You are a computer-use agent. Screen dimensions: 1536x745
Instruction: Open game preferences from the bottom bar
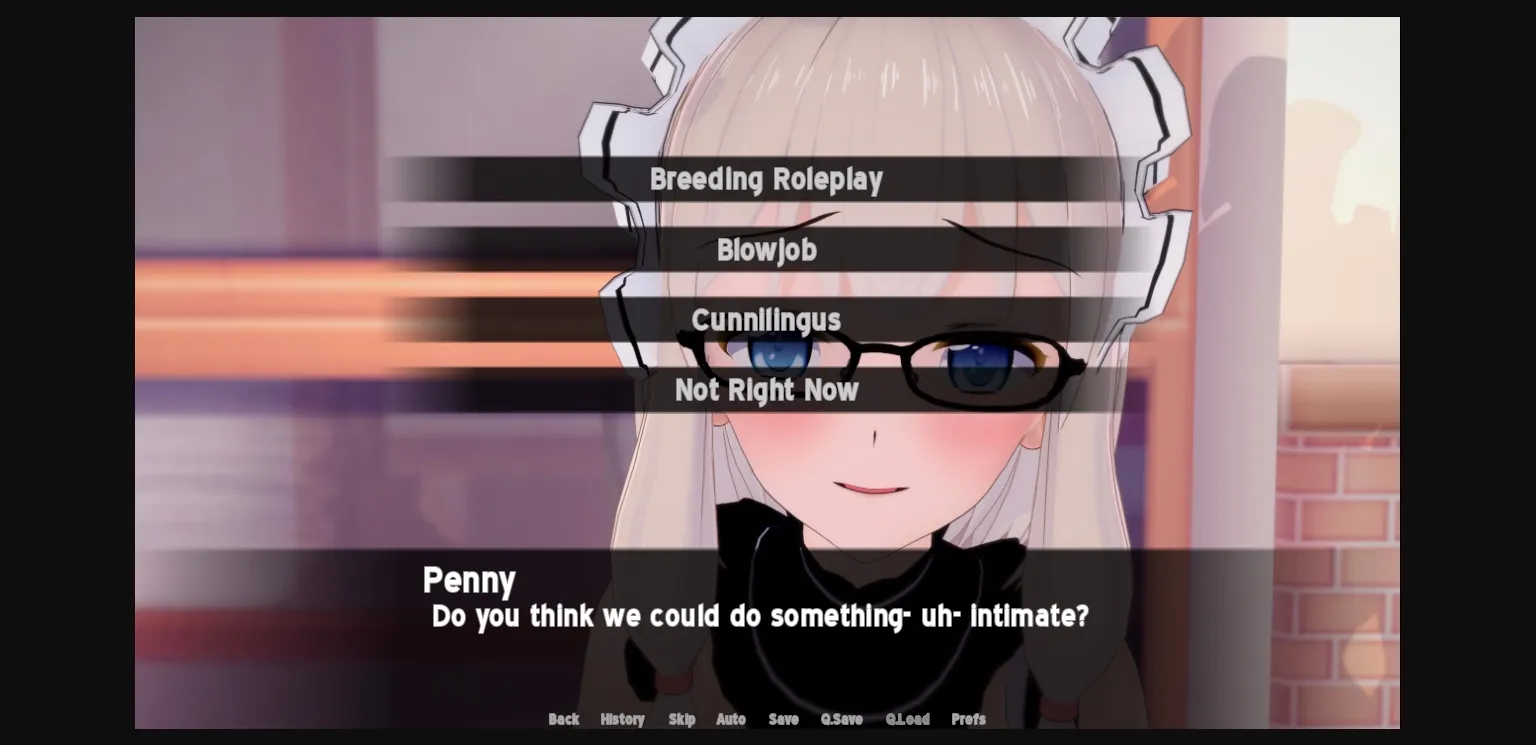967,719
